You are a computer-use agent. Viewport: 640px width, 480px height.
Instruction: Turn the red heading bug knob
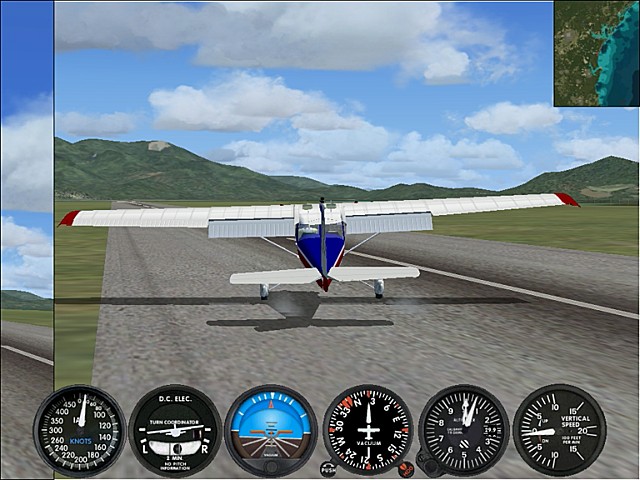coord(406,468)
